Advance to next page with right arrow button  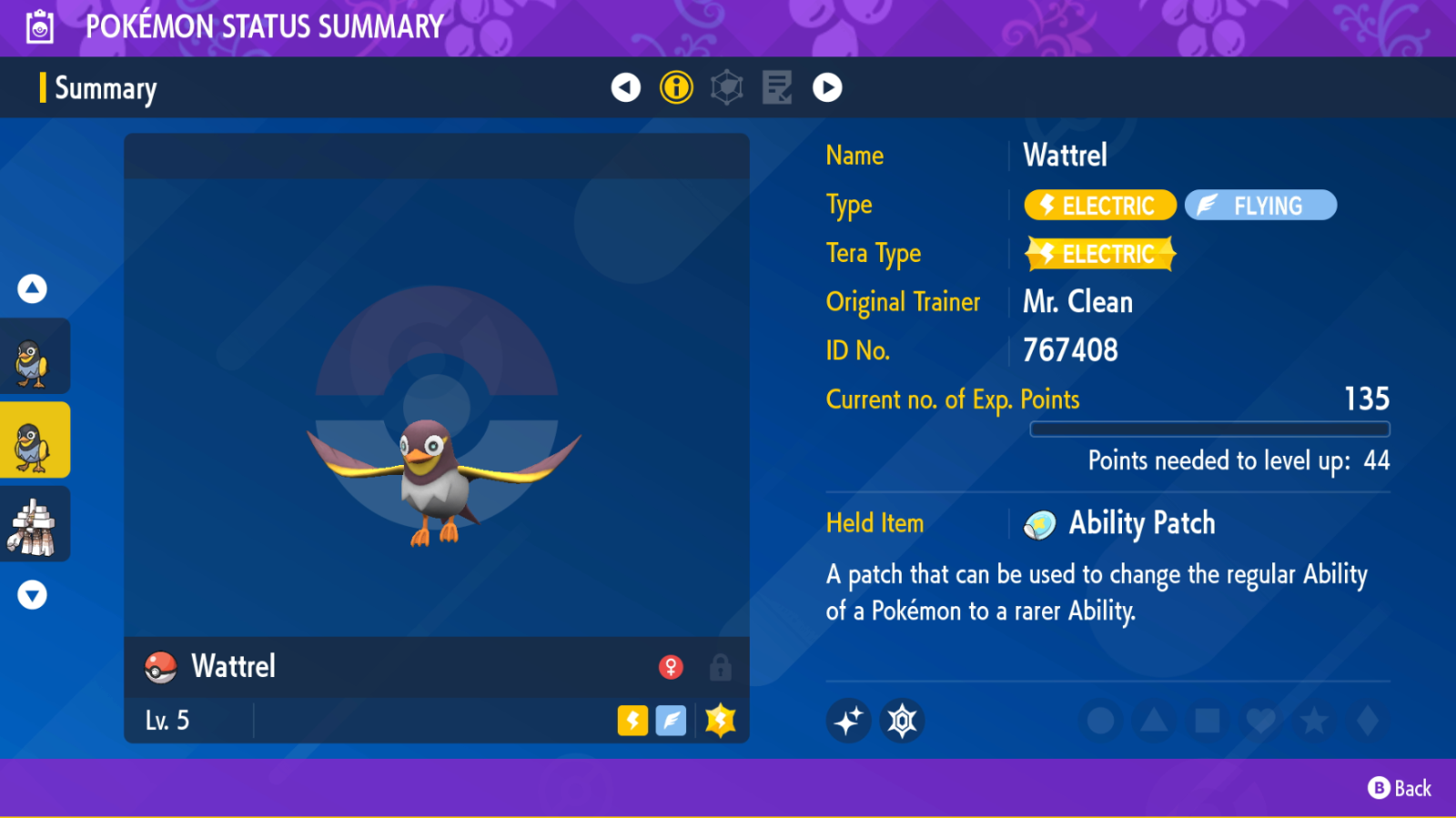[x=827, y=87]
